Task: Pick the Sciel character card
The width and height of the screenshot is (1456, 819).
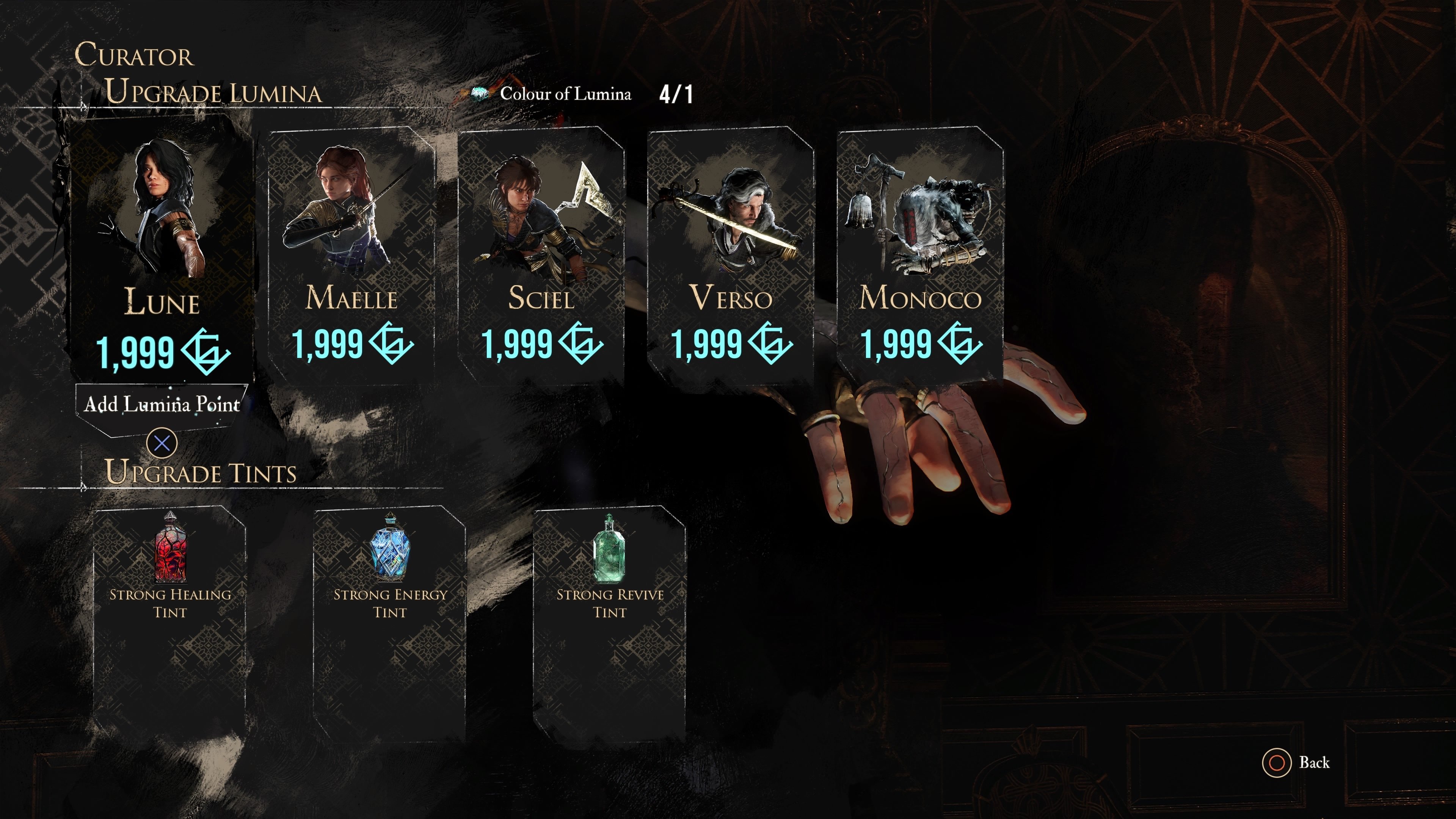Action: pos(541,254)
